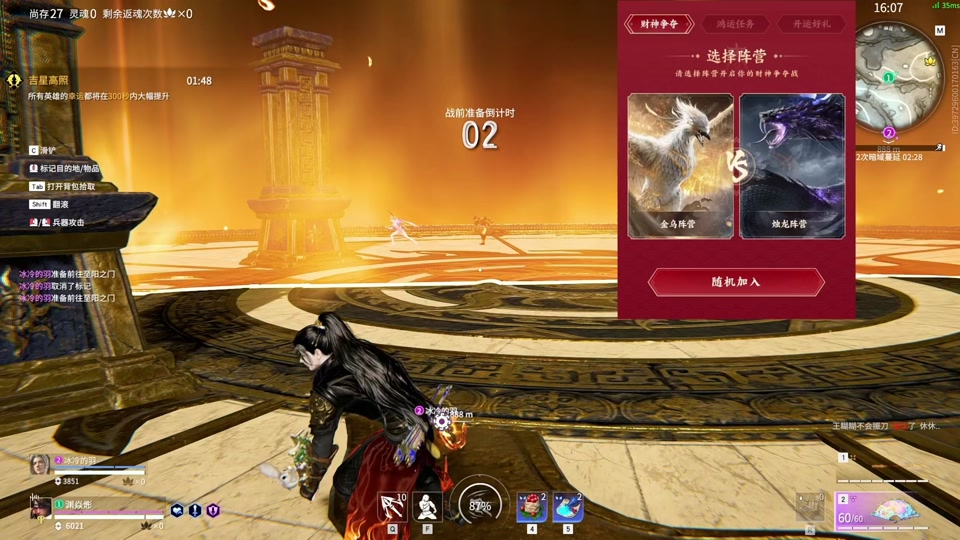Select the blue crystal item slot
The height and width of the screenshot is (540, 960).
[568, 507]
